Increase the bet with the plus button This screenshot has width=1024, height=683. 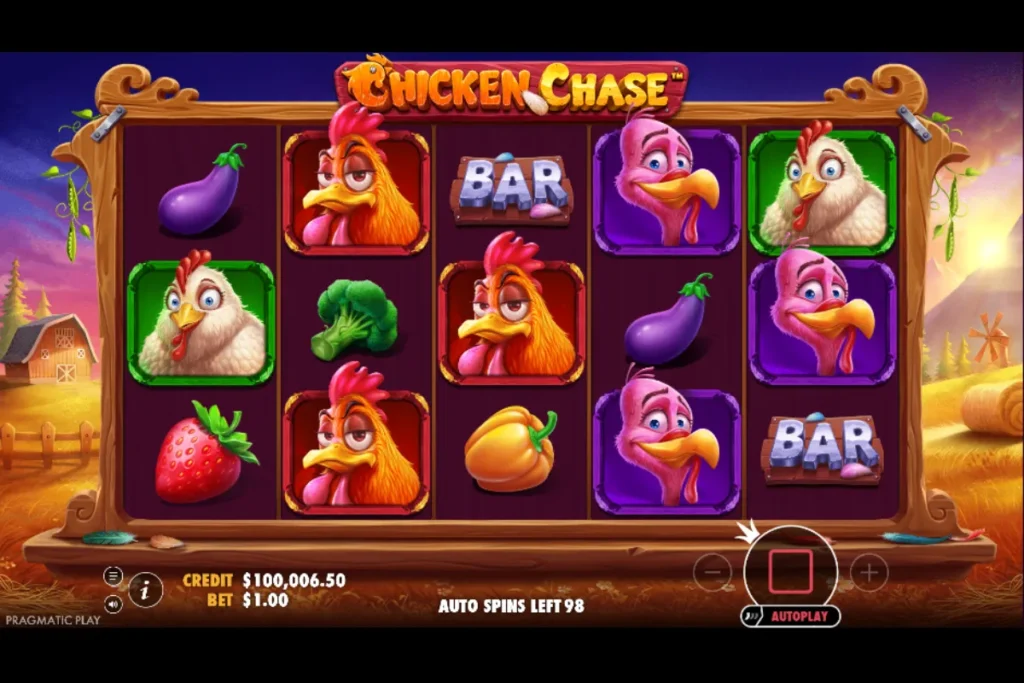tap(869, 572)
